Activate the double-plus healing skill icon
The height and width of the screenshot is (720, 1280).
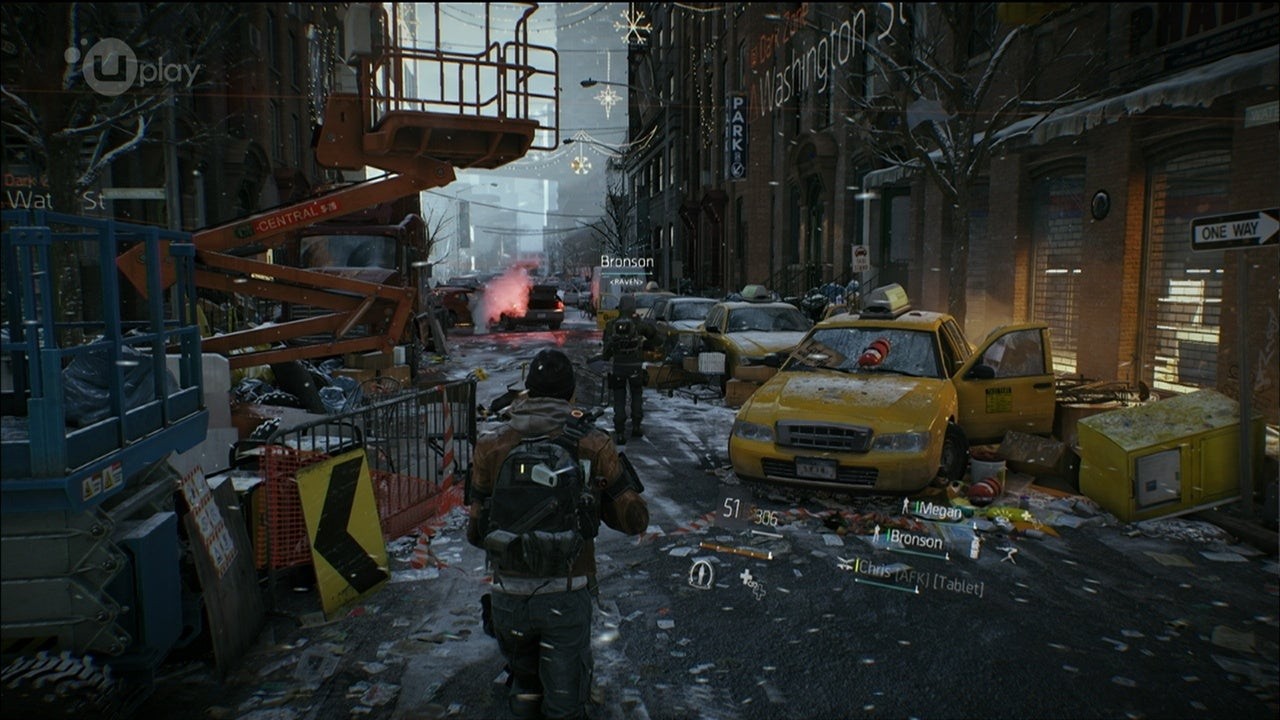click(x=752, y=583)
